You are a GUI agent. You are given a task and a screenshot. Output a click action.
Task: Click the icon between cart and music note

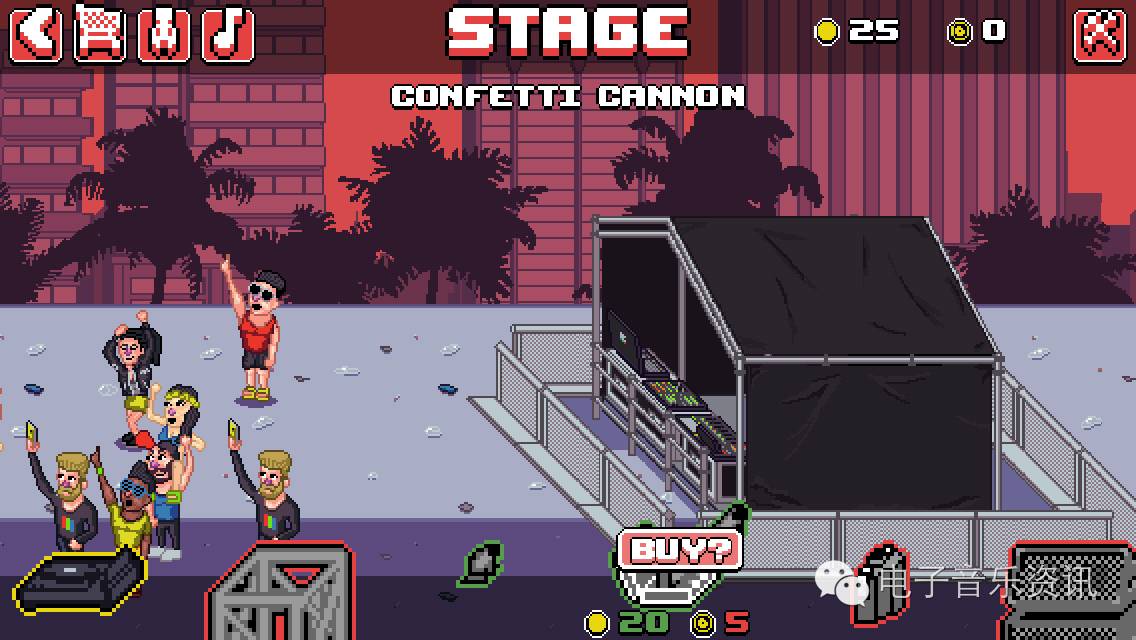(164, 34)
